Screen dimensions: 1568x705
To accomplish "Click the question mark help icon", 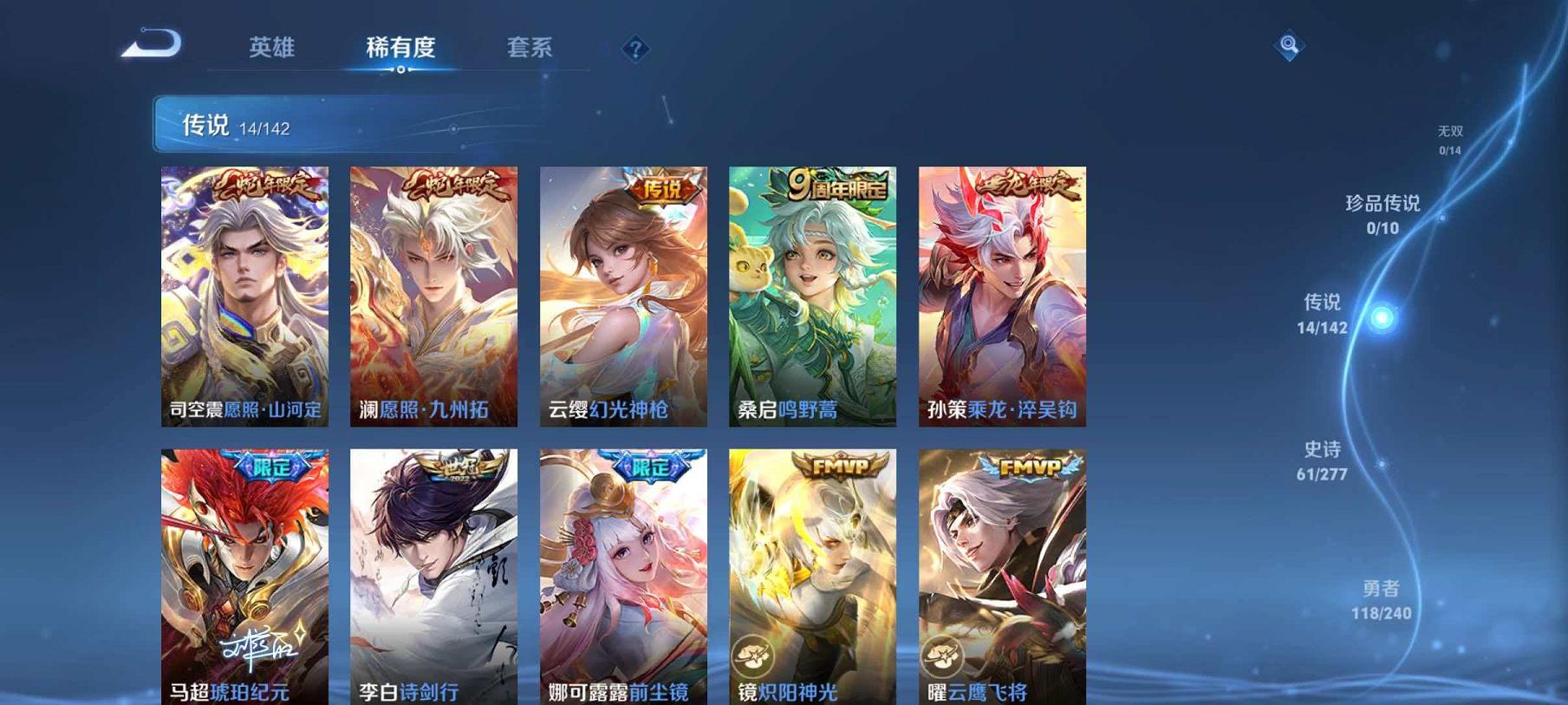I will click(x=636, y=49).
